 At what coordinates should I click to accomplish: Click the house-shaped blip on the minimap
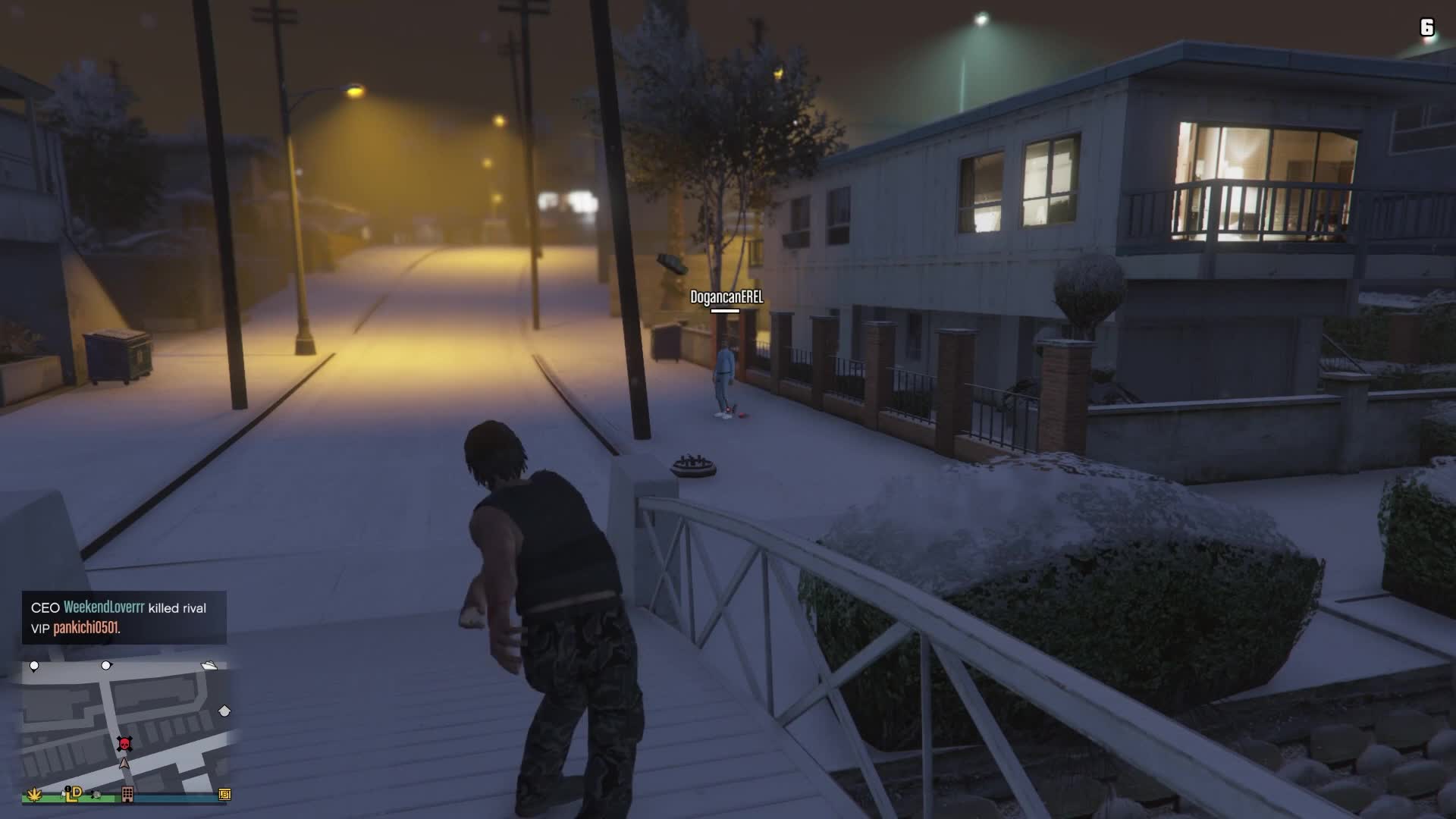pos(224,711)
